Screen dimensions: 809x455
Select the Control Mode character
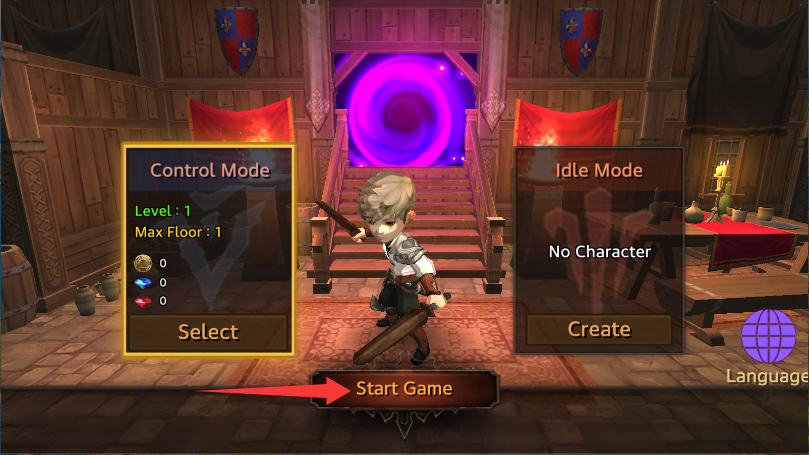[x=208, y=332]
